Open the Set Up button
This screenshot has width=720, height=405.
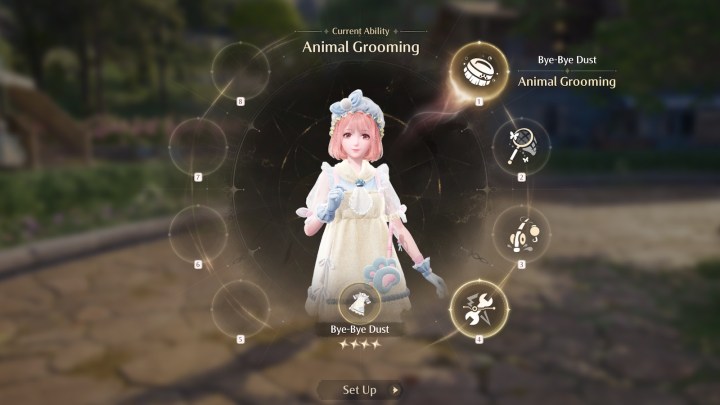(x=359, y=389)
